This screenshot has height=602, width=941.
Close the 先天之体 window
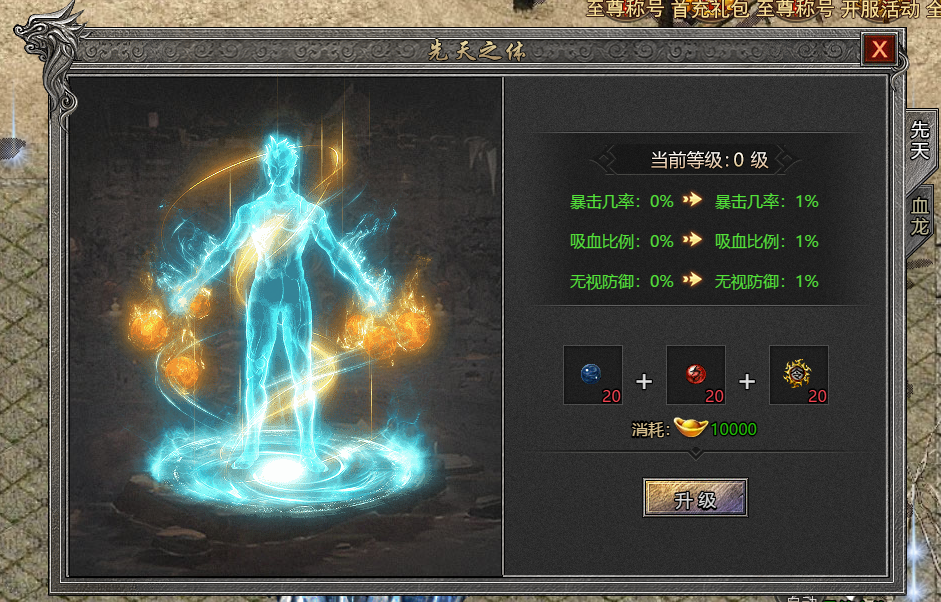879,49
